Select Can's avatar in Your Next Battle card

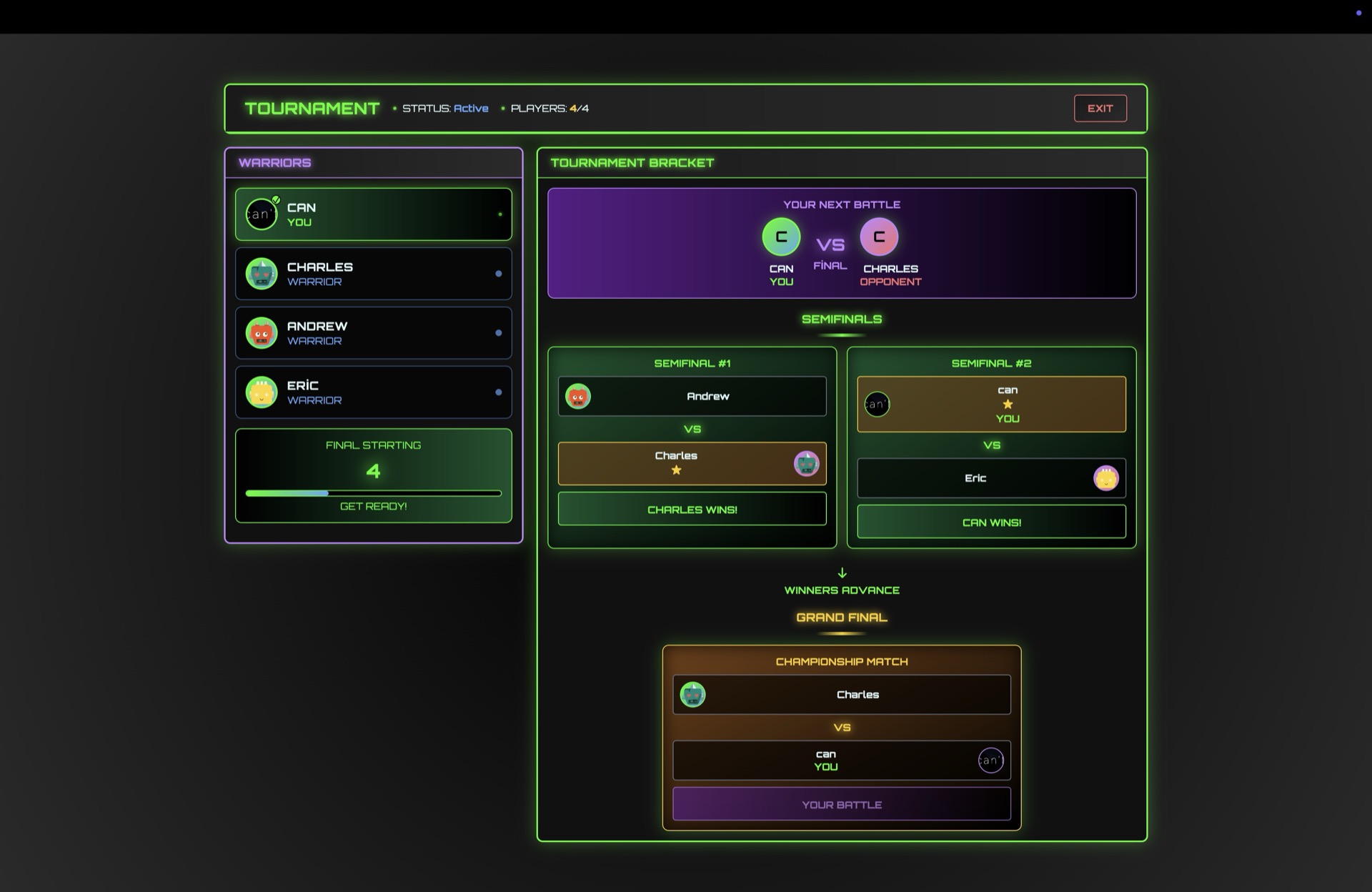tap(781, 237)
